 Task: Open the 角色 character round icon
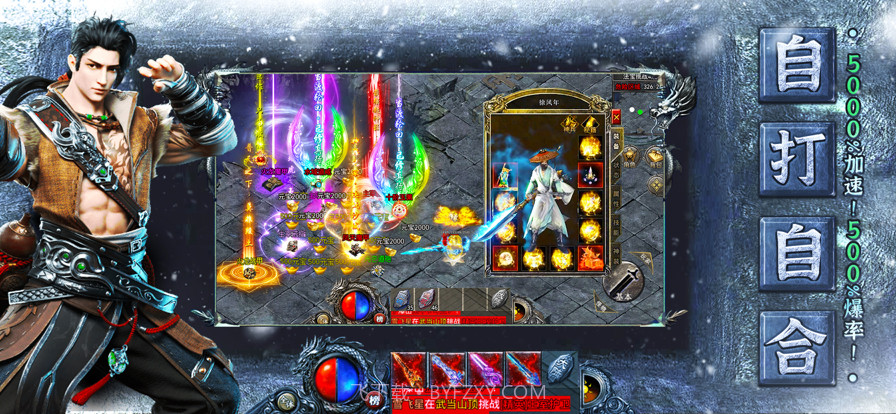[x=631, y=156]
